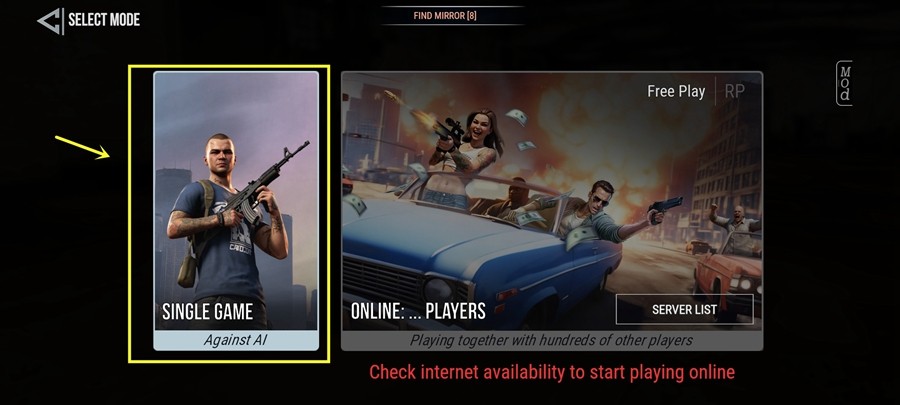Image resolution: width=900 pixels, height=405 pixels.
Task: Go back using the Select Mode arrow
Action: click(x=50, y=20)
